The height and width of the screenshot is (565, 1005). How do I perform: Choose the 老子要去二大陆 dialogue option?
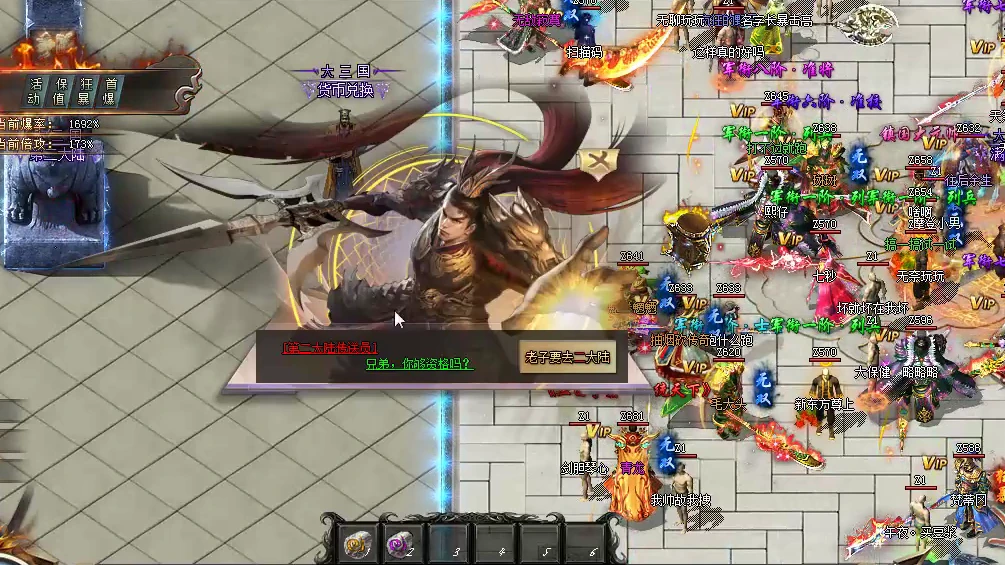pyautogui.click(x=567, y=357)
